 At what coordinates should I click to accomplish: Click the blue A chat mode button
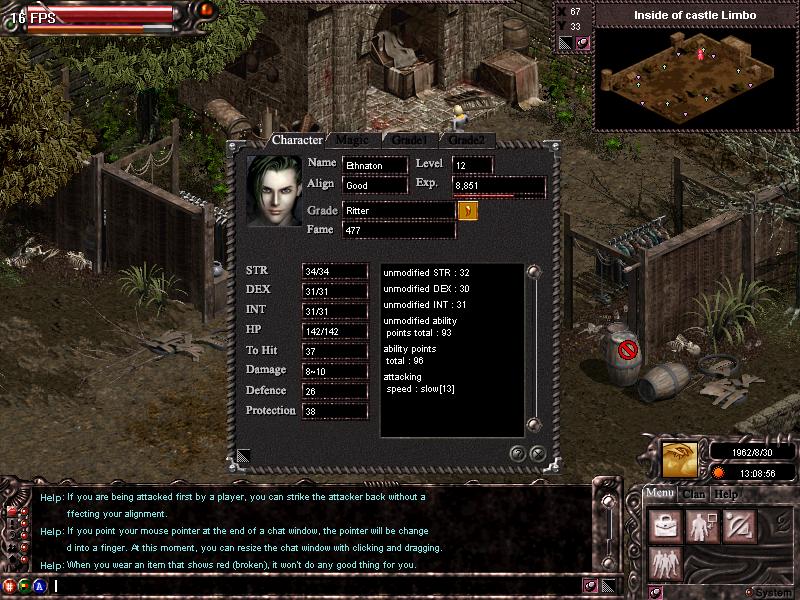[x=39, y=586]
